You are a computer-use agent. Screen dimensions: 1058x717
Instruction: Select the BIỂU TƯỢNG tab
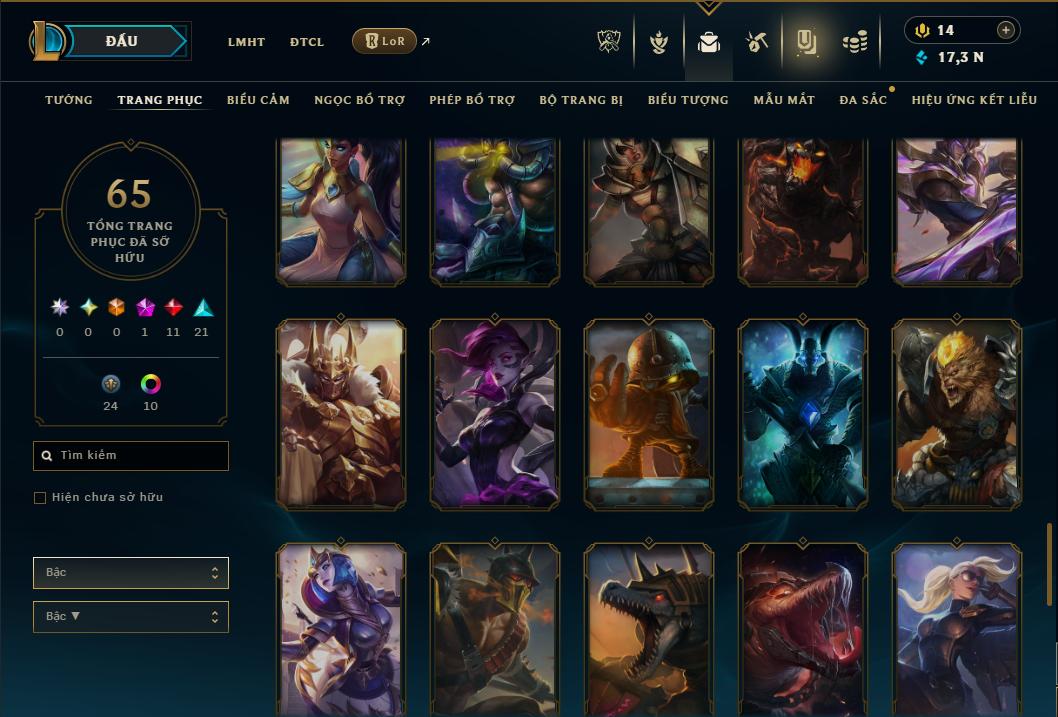(x=688, y=100)
